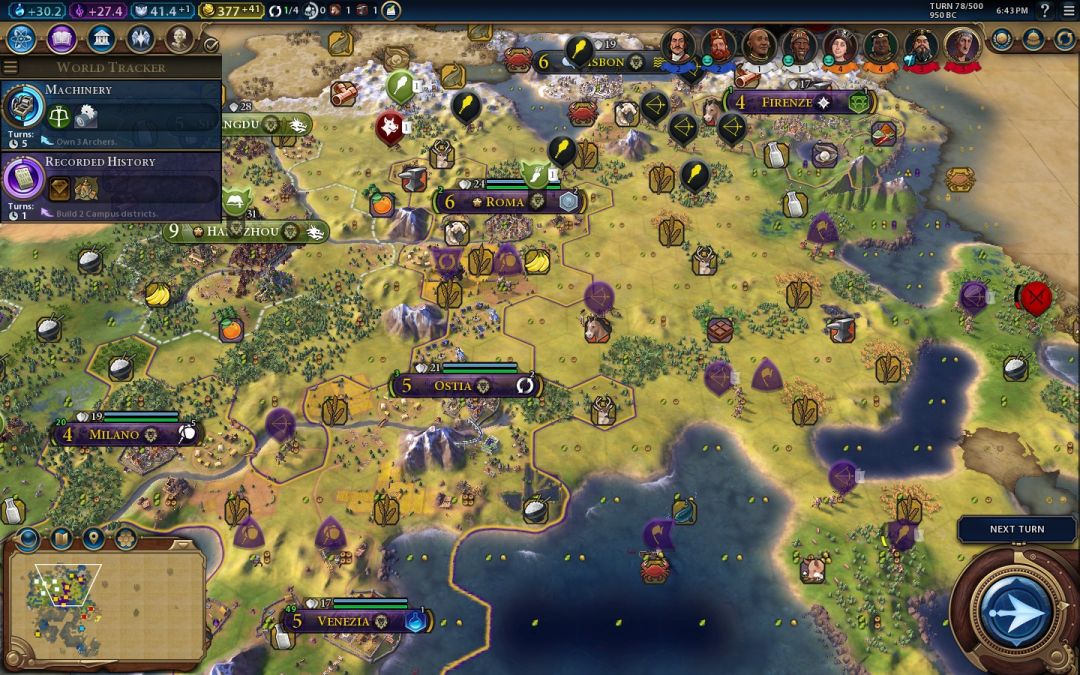Select the Machinery research panel
This screenshot has width=1080, height=675.
coord(110,112)
